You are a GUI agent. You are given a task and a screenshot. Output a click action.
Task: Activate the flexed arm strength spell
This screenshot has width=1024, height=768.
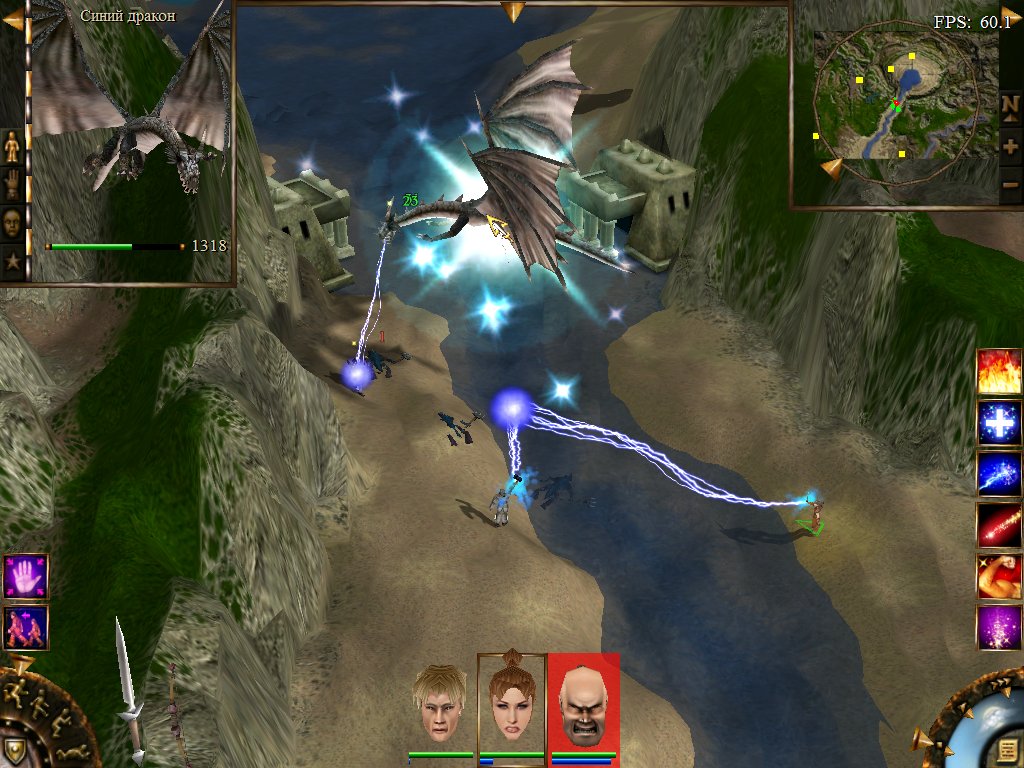point(999,576)
